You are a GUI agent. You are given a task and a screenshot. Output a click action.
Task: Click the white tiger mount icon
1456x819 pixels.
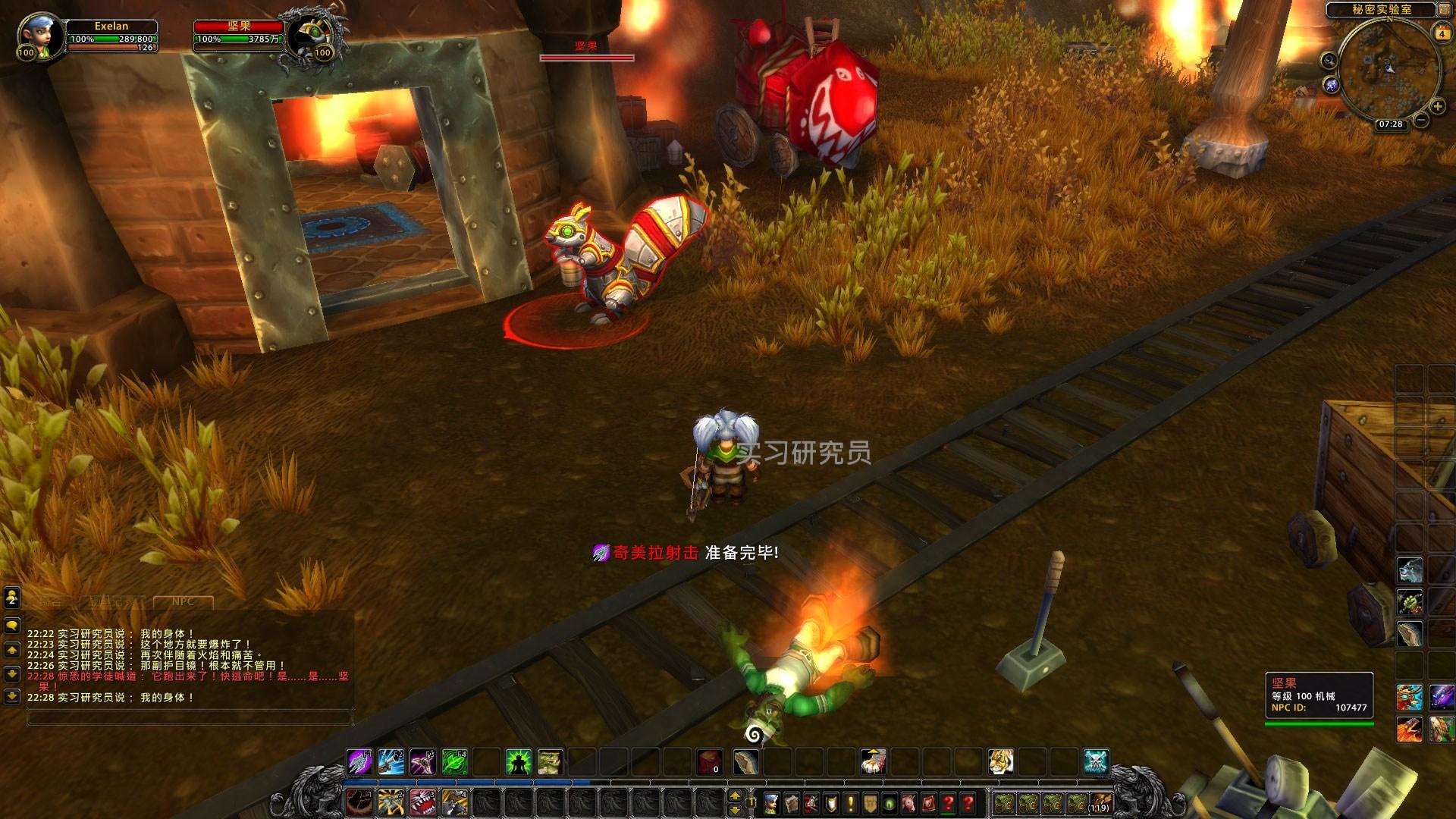coord(1001,762)
